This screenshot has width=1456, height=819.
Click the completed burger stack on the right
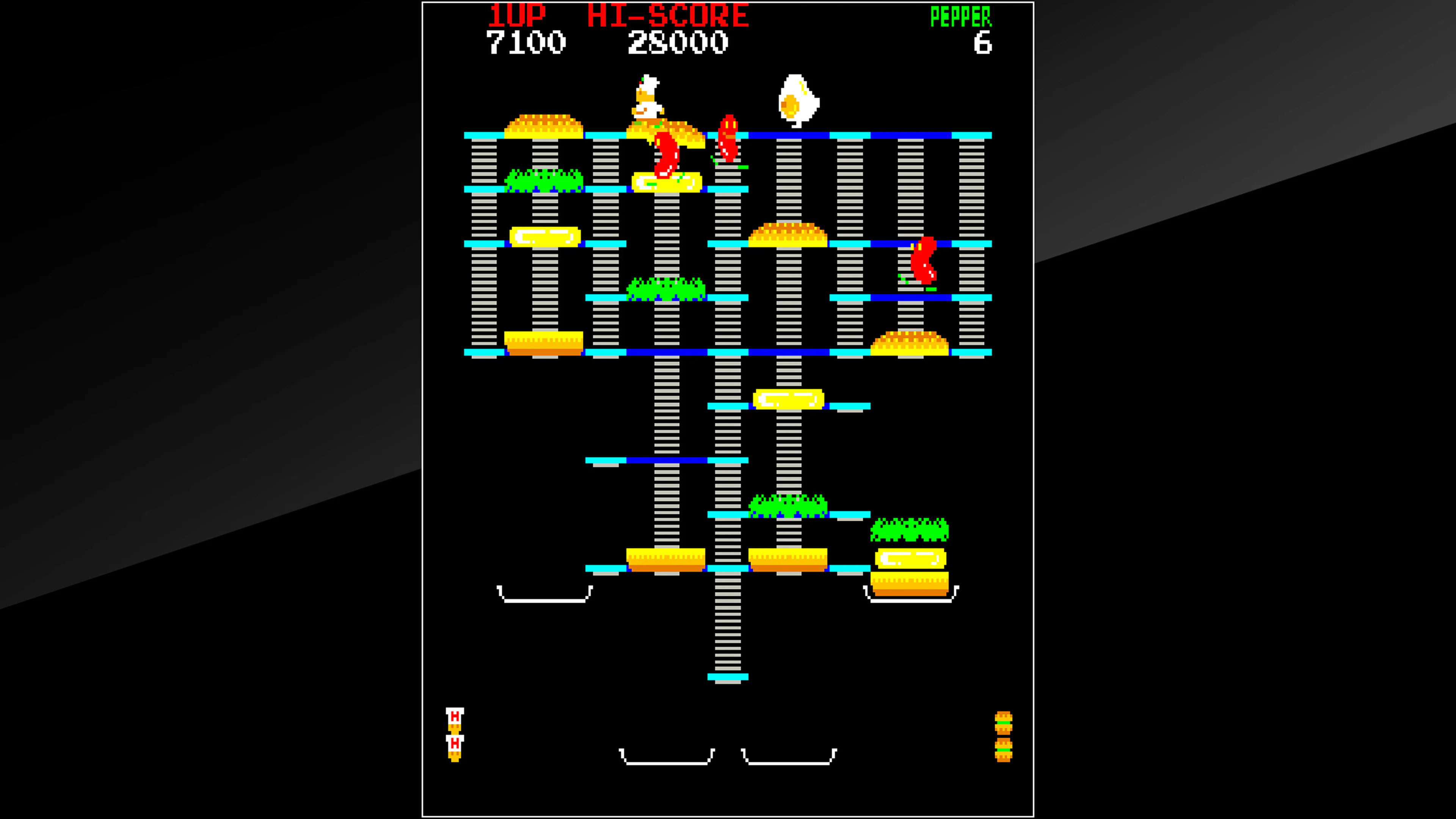[x=911, y=560]
